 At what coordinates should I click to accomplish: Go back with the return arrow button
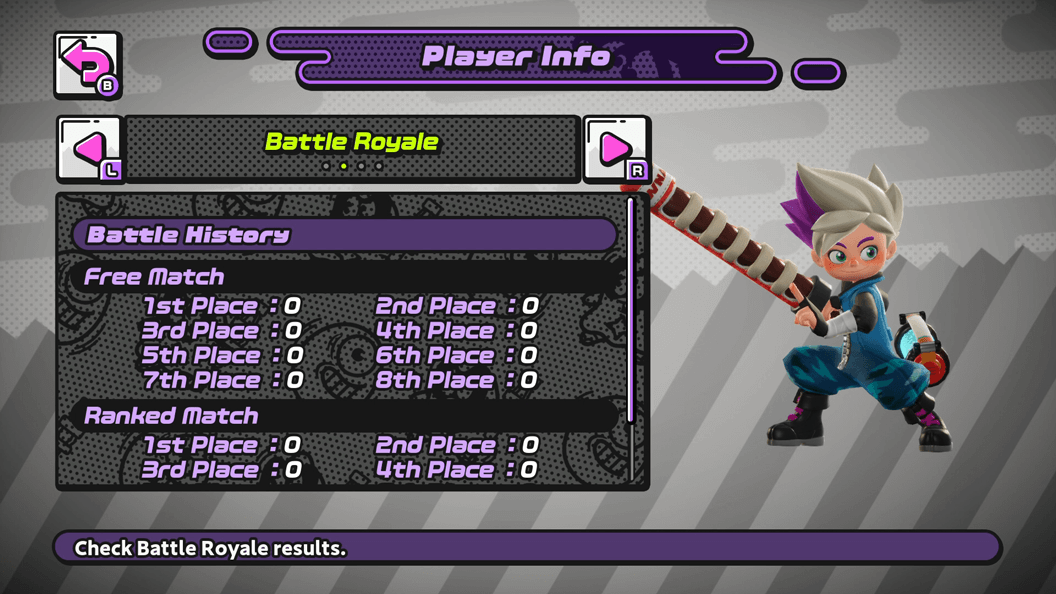88,66
